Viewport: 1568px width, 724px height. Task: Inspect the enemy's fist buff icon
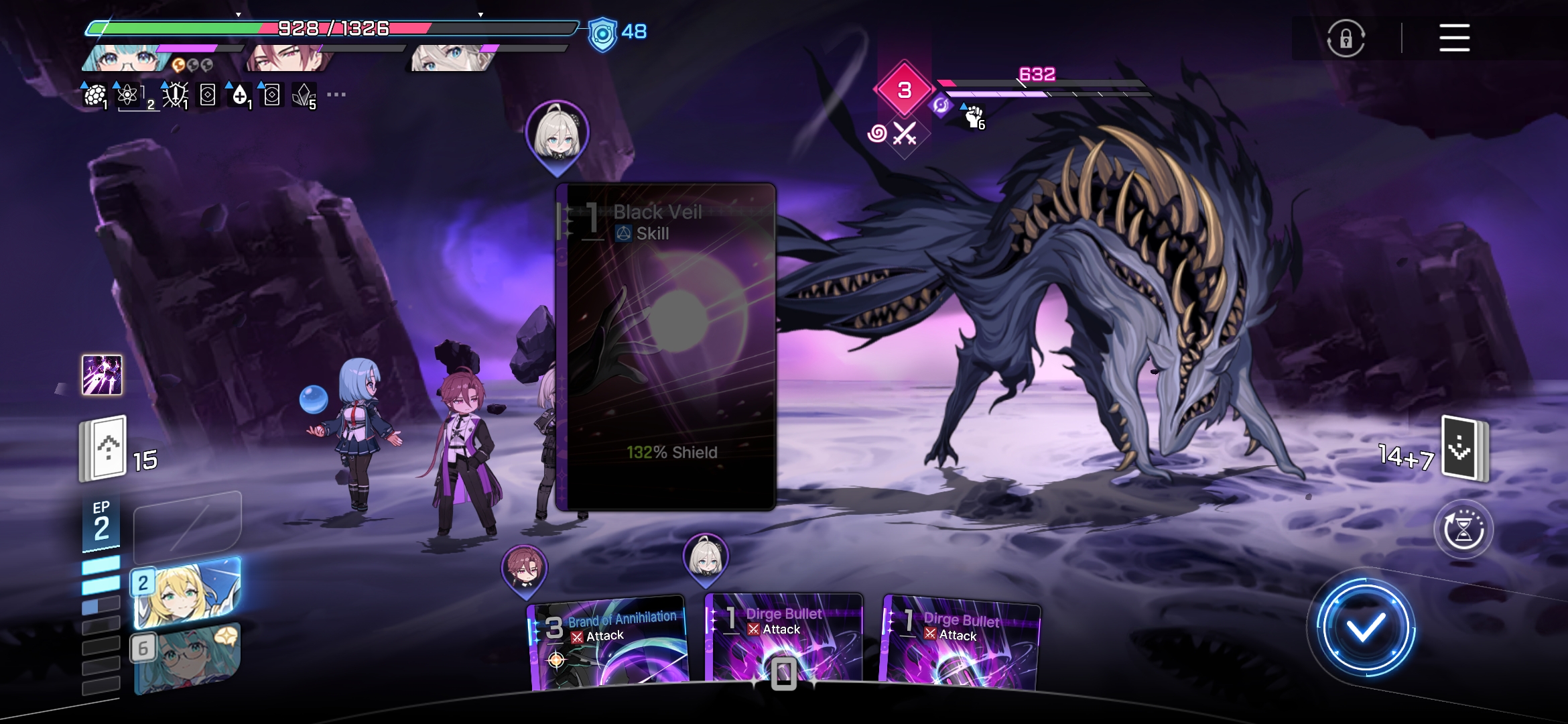coord(974,117)
